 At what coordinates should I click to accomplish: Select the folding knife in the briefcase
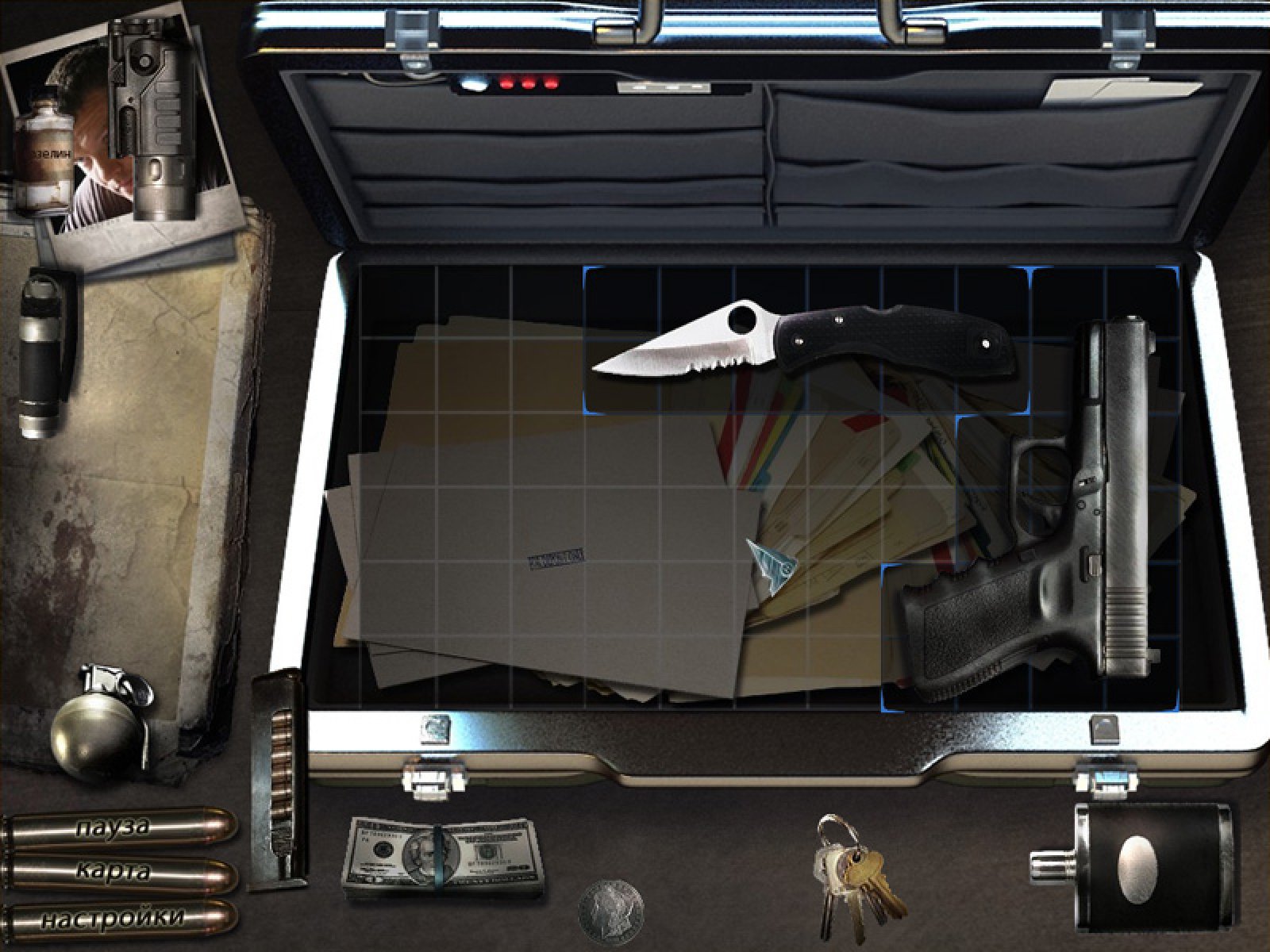[802, 340]
